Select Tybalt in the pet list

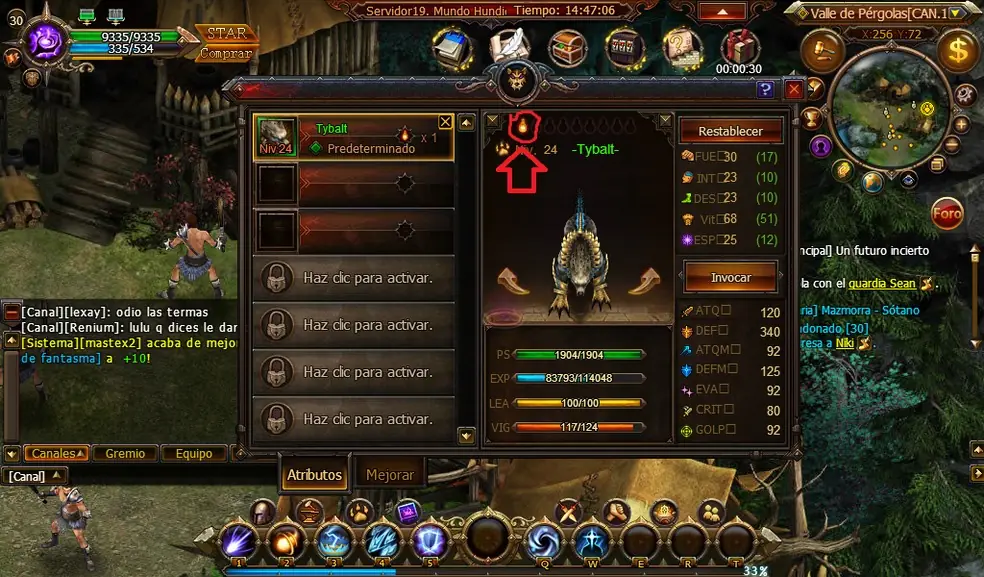click(x=354, y=137)
